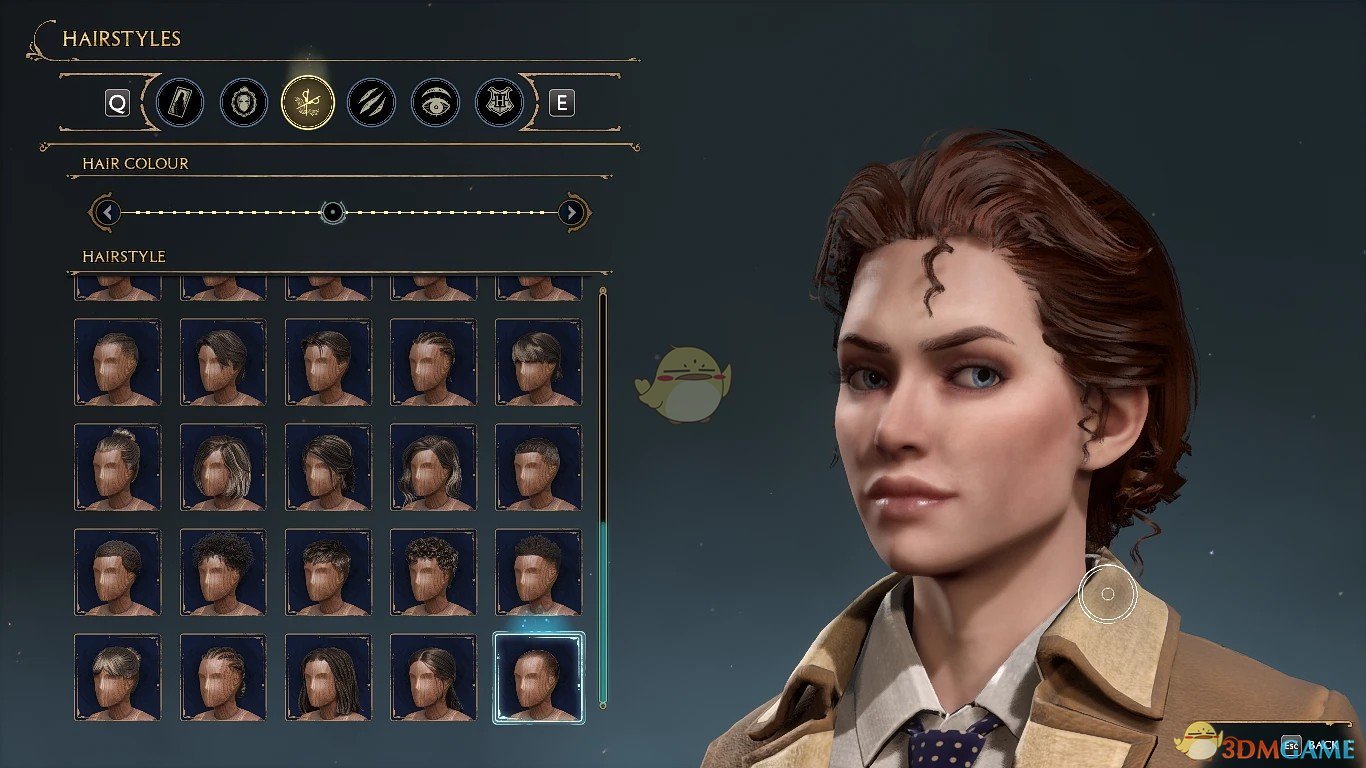Choose the shoulder-length wavy hairstyle
Screen dimensions: 1366x768
click(x=433, y=466)
